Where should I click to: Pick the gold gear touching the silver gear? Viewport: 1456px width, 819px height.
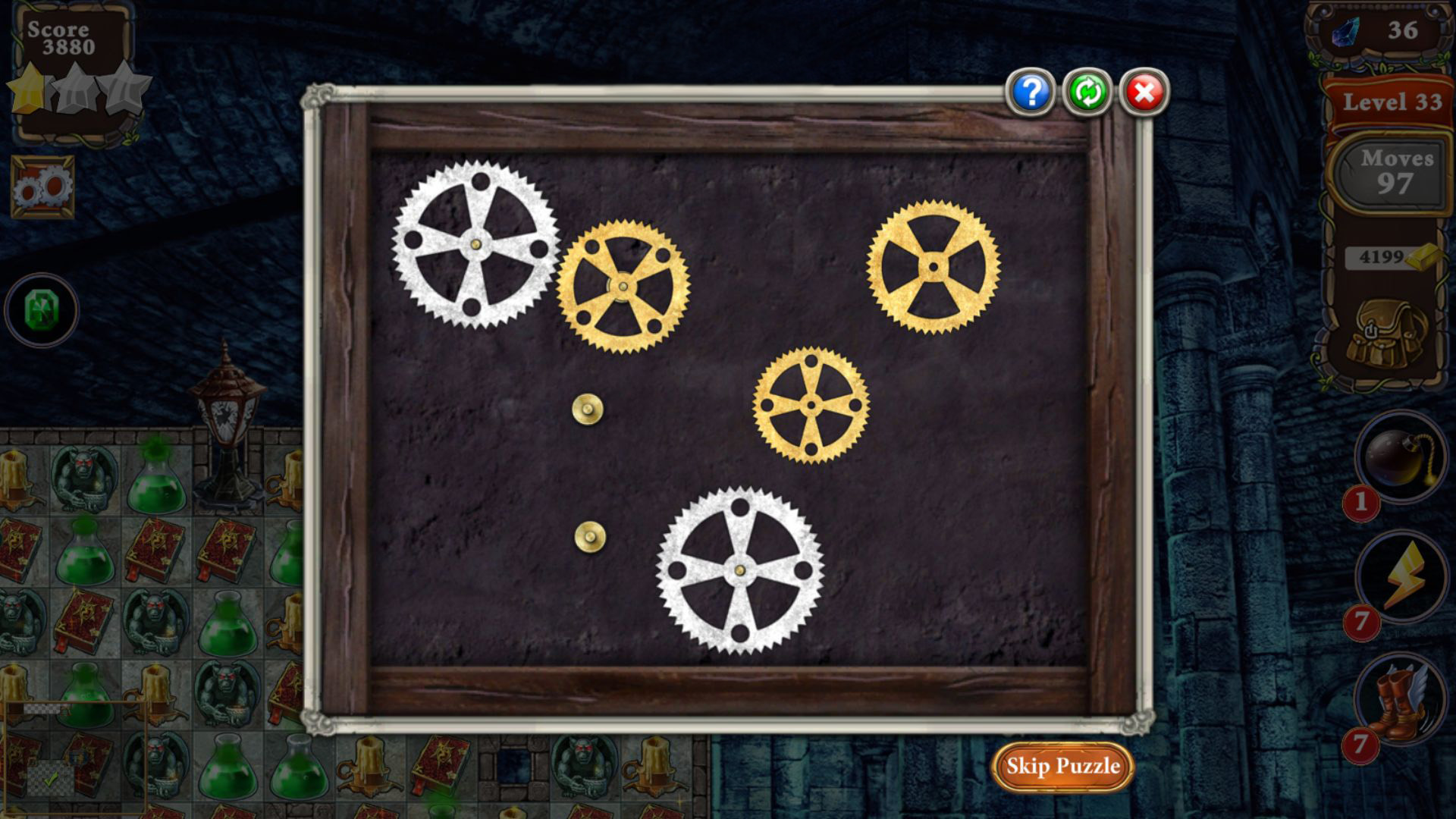coord(623,287)
